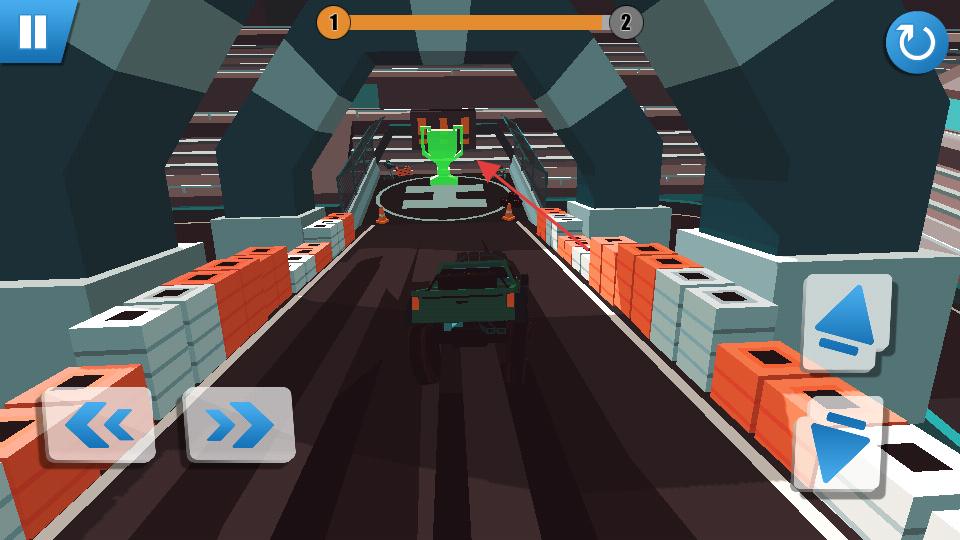
Task: Pause the game
Action: click(x=33, y=30)
